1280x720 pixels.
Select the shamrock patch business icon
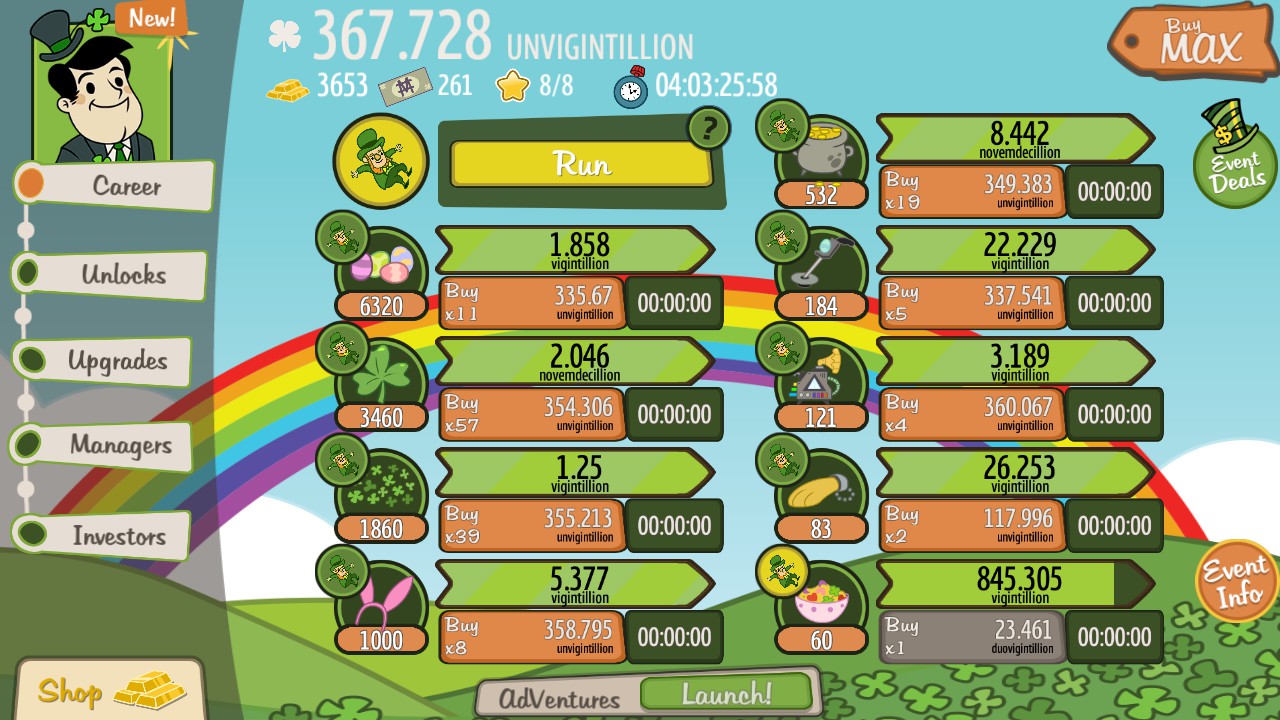380,485
